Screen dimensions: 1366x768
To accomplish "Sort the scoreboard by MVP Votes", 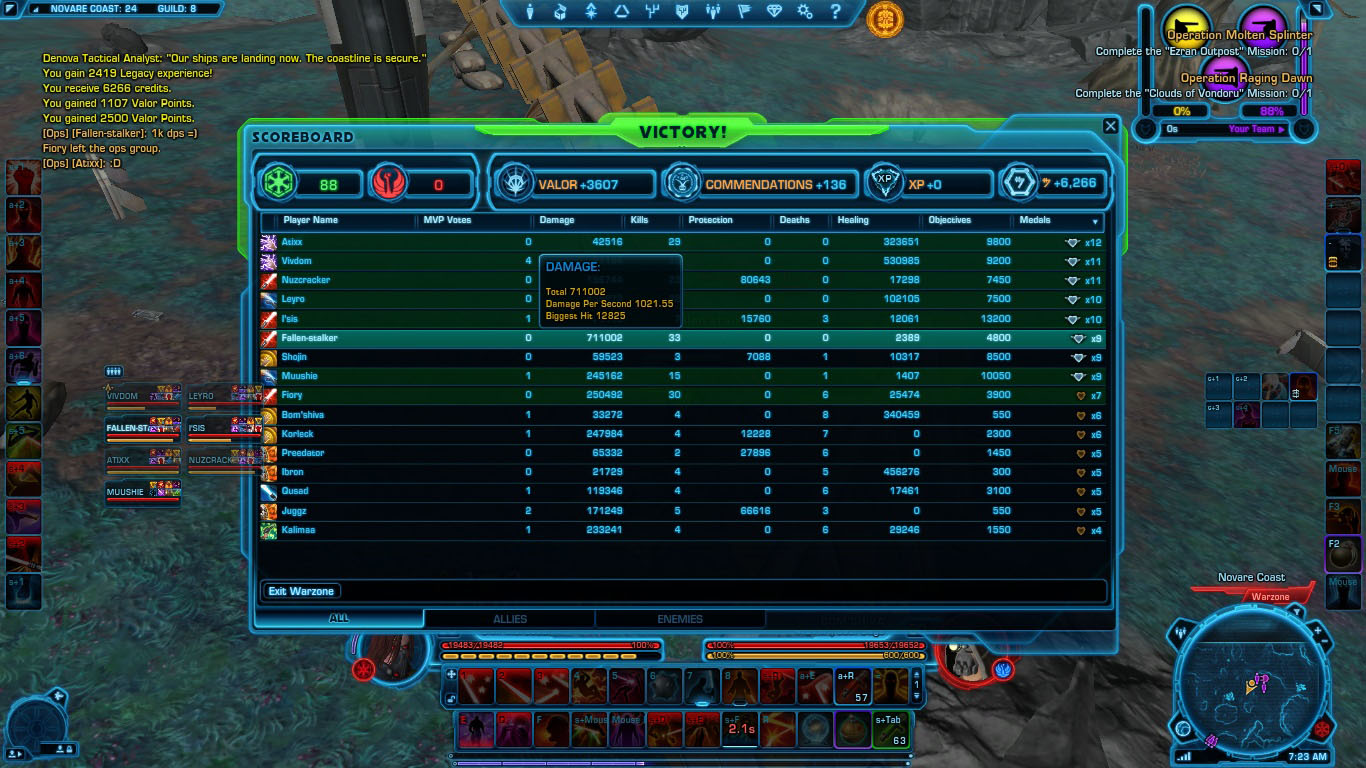I will coord(447,220).
